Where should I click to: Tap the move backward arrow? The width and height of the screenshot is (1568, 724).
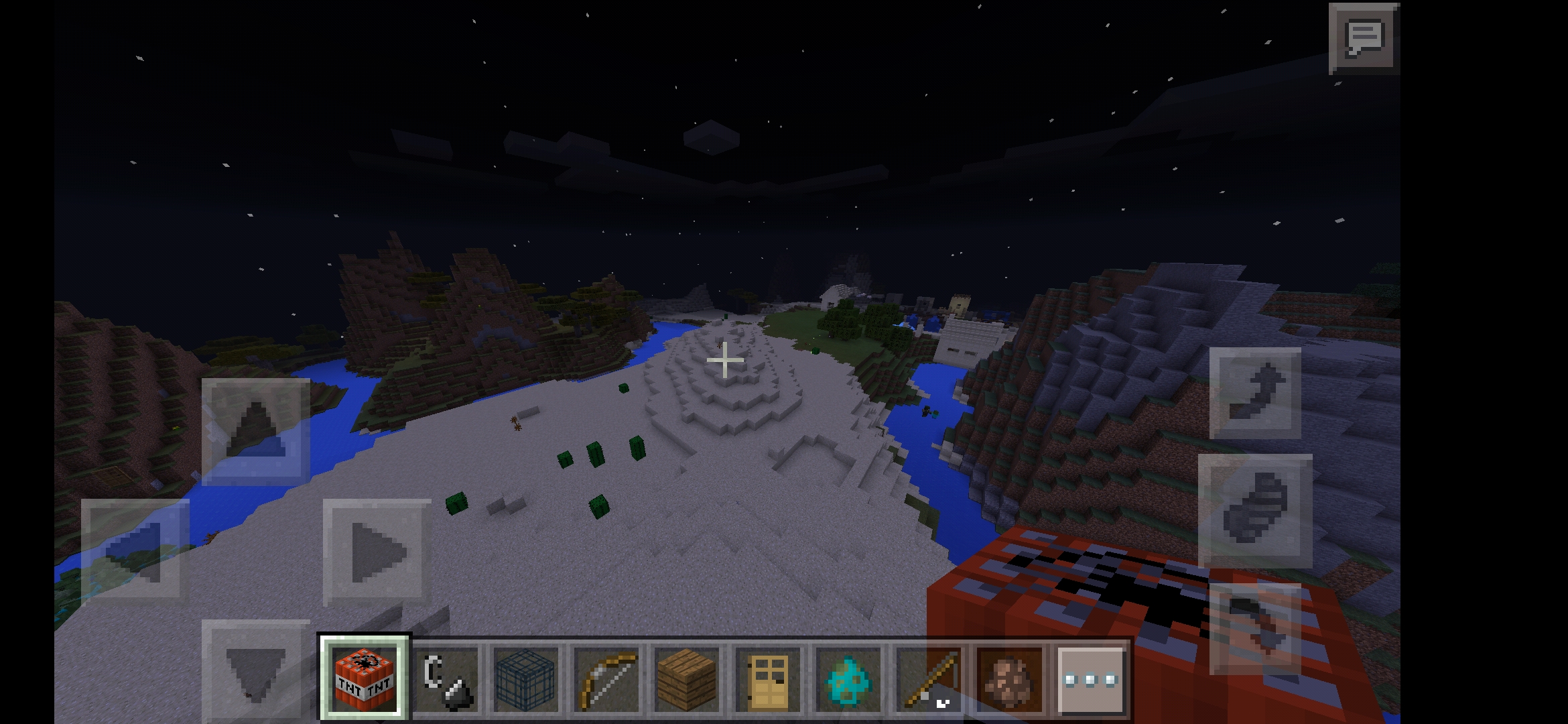pos(256,670)
